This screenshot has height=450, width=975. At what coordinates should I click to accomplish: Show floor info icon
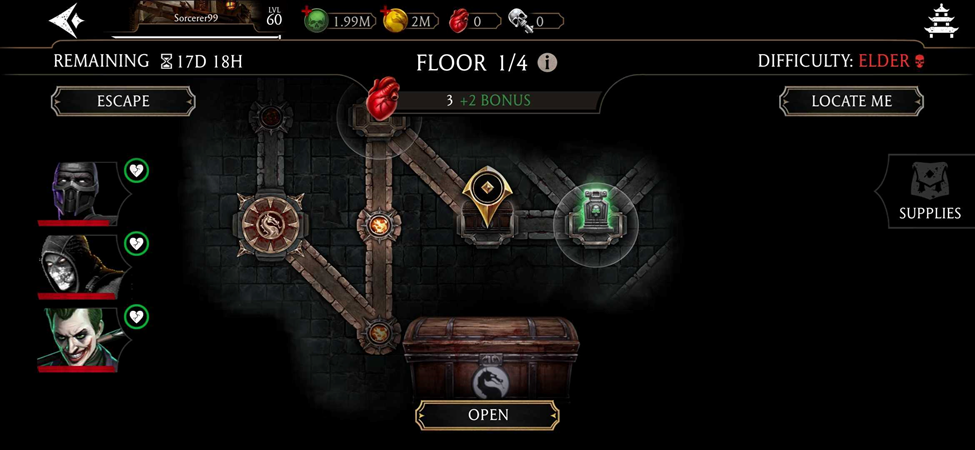pos(547,63)
